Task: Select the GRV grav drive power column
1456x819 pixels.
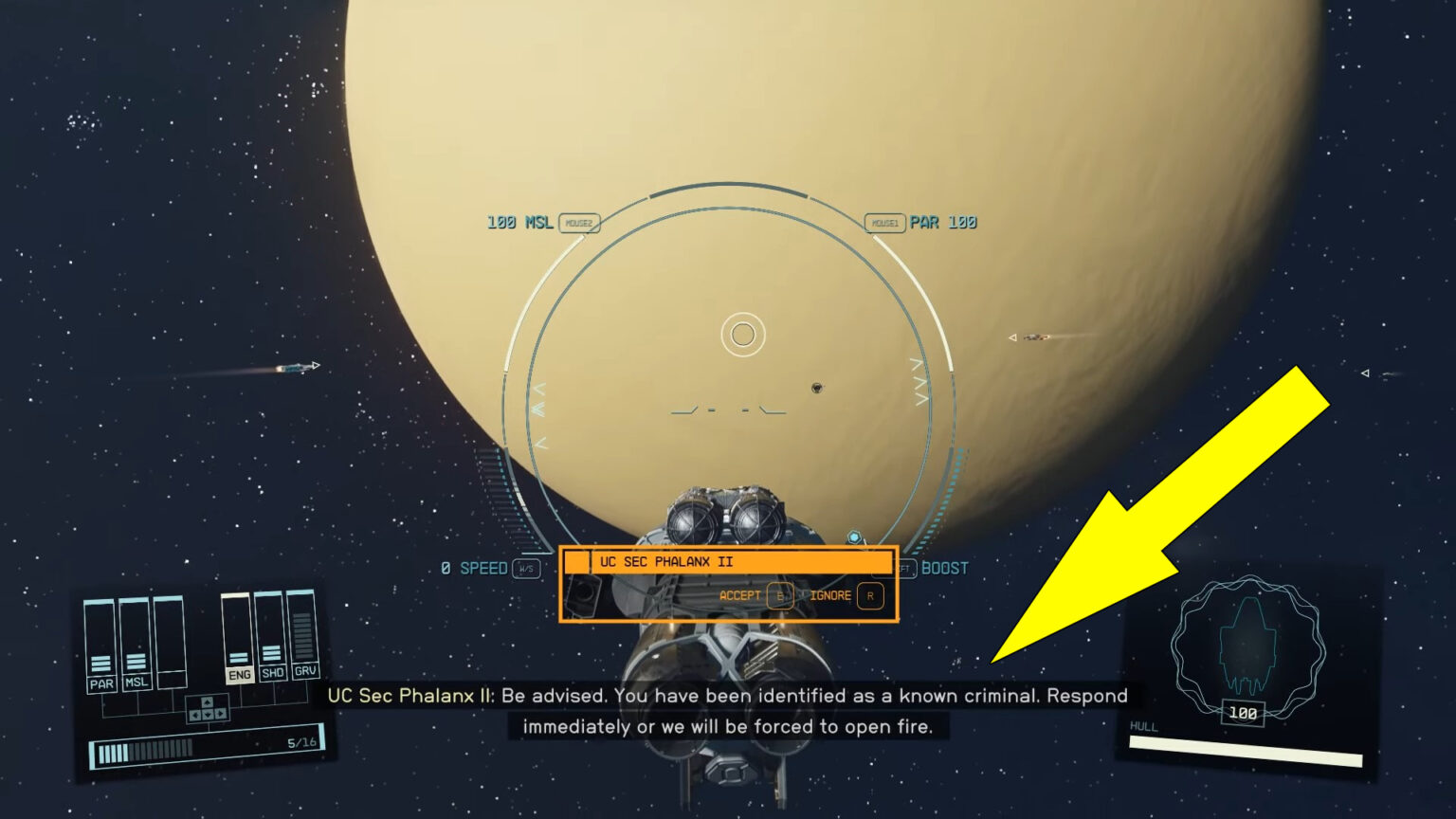Action: tap(304, 634)
